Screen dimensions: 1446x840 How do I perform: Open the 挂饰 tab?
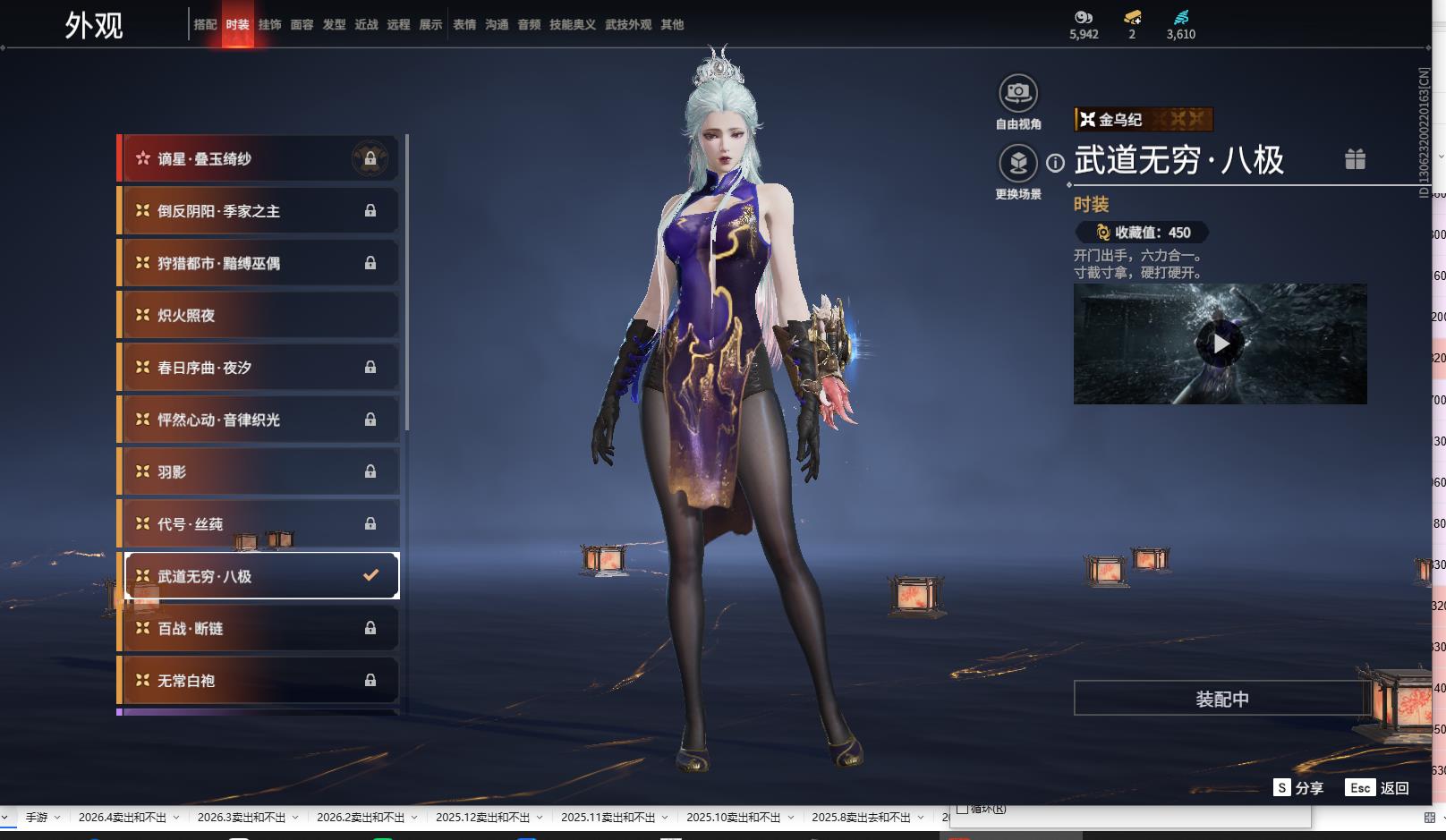(x=269, y=25)
